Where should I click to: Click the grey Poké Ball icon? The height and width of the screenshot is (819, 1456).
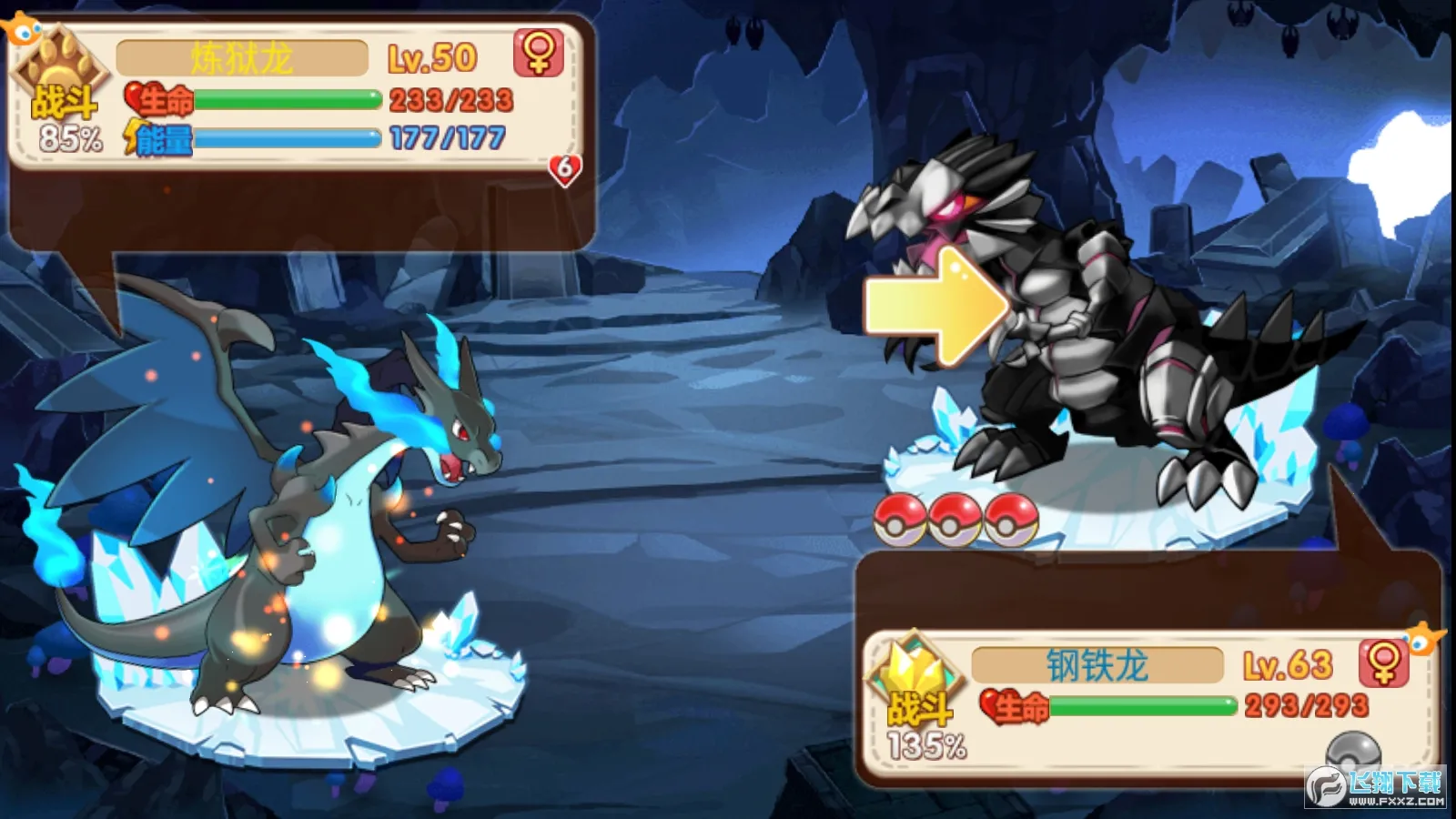pos(1353,752)
